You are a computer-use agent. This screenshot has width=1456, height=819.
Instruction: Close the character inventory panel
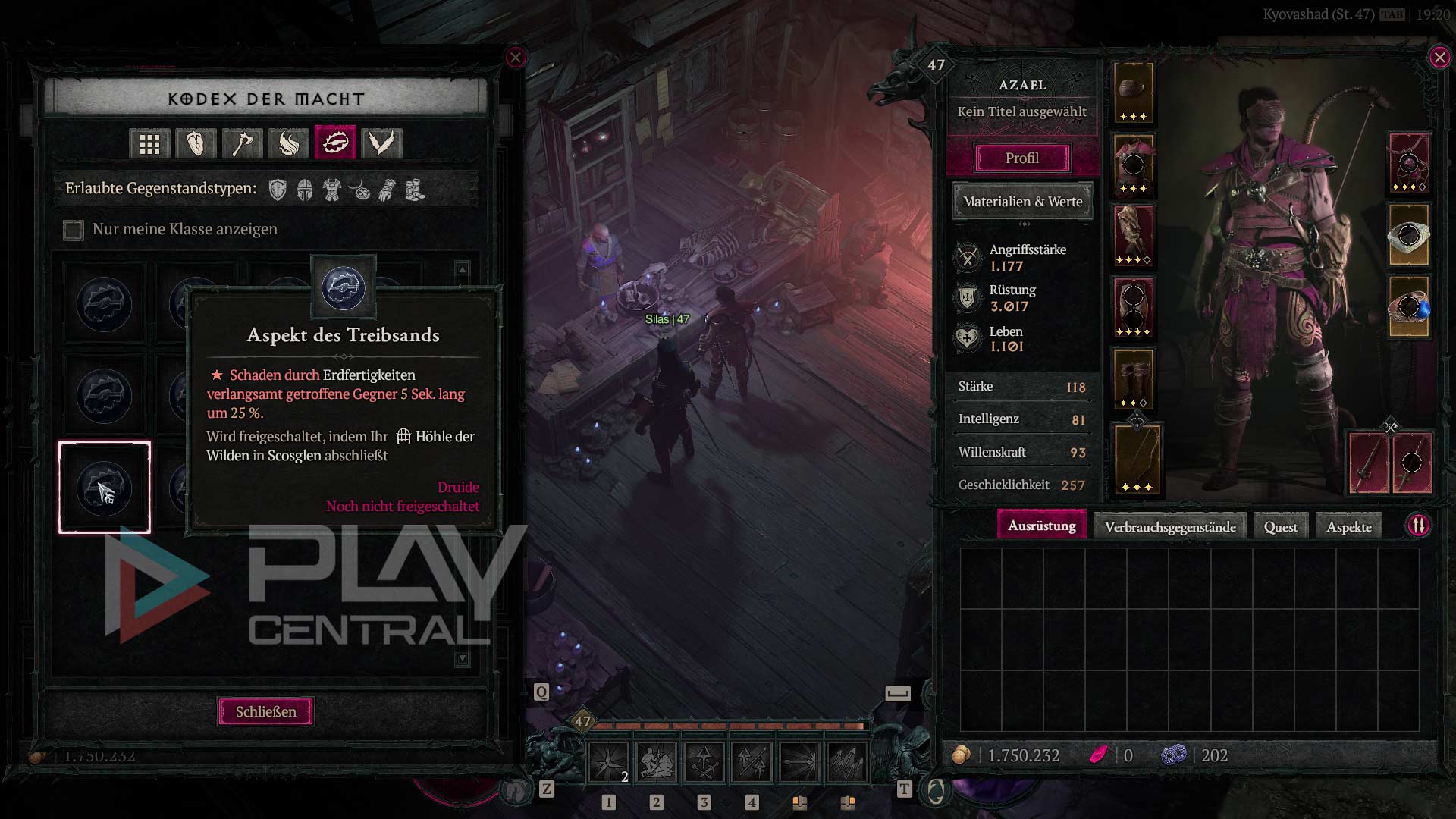[x=1439, y=58]
